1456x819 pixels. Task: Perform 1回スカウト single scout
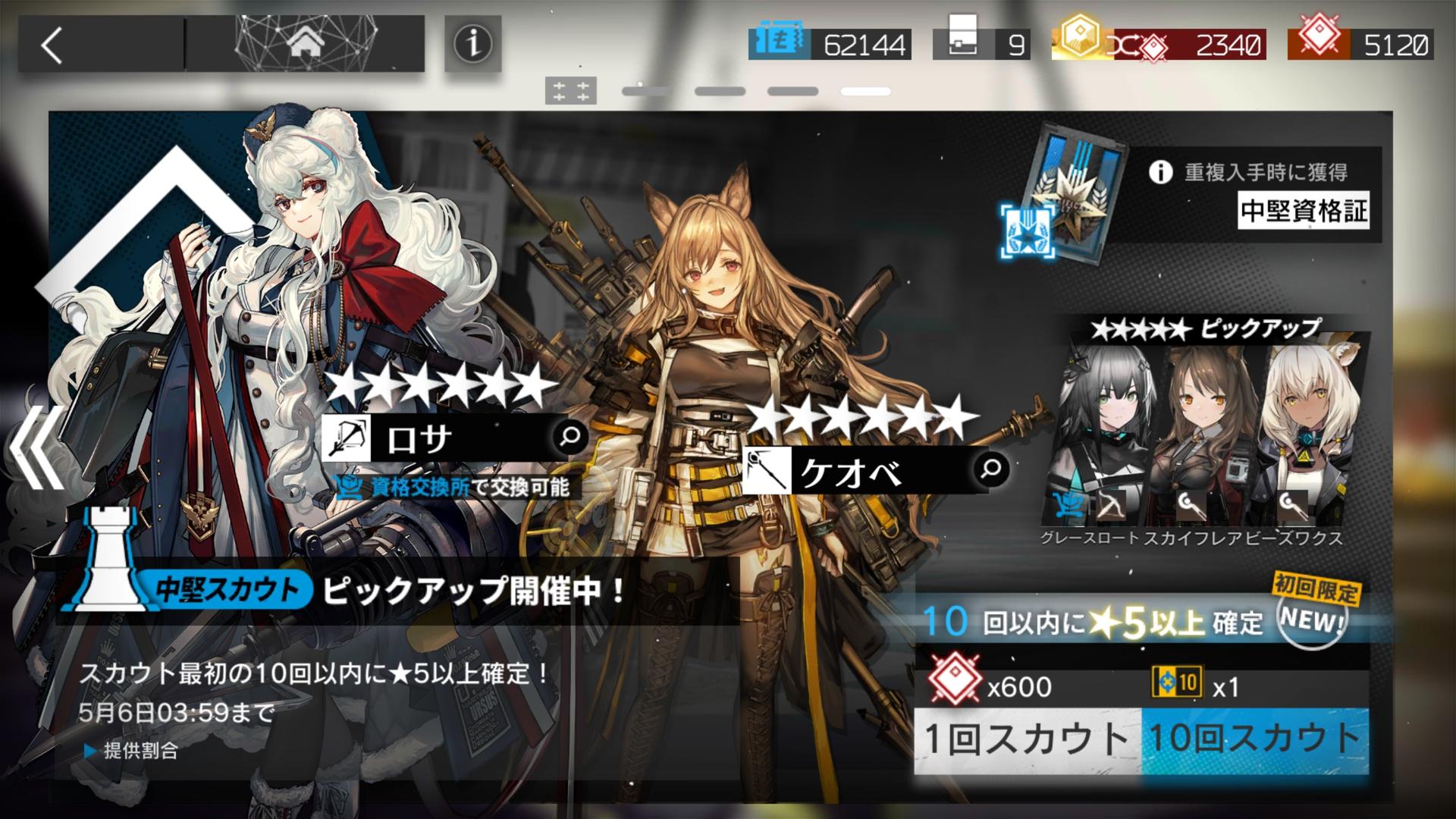point(1028,739)
